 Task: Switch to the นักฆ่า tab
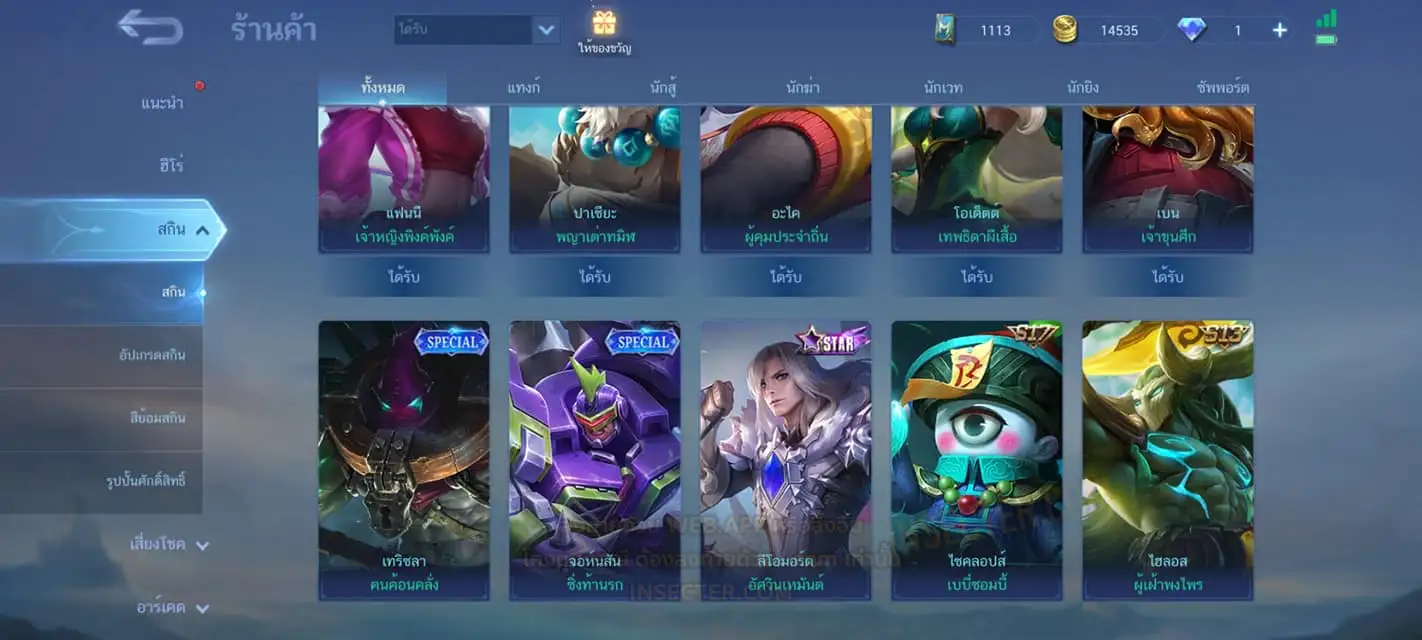[803, 88]
